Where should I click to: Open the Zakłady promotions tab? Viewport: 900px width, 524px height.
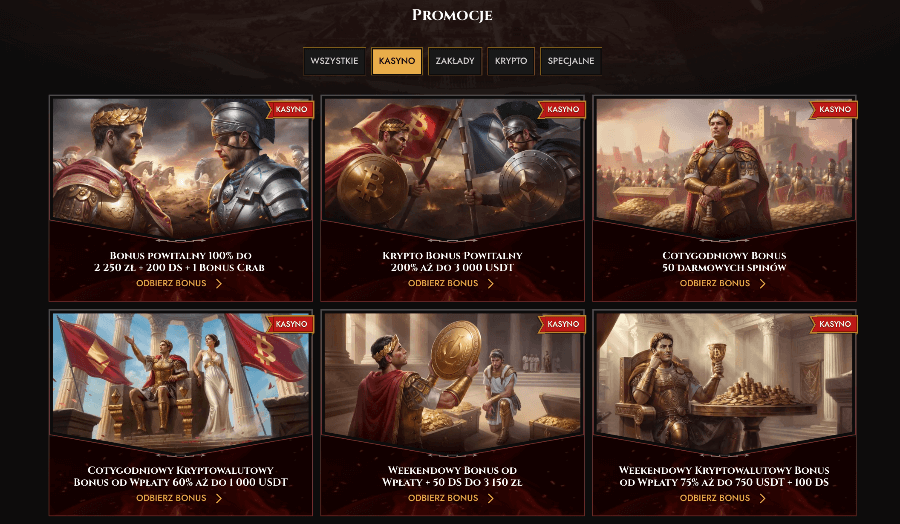click(x=456, y=61)
